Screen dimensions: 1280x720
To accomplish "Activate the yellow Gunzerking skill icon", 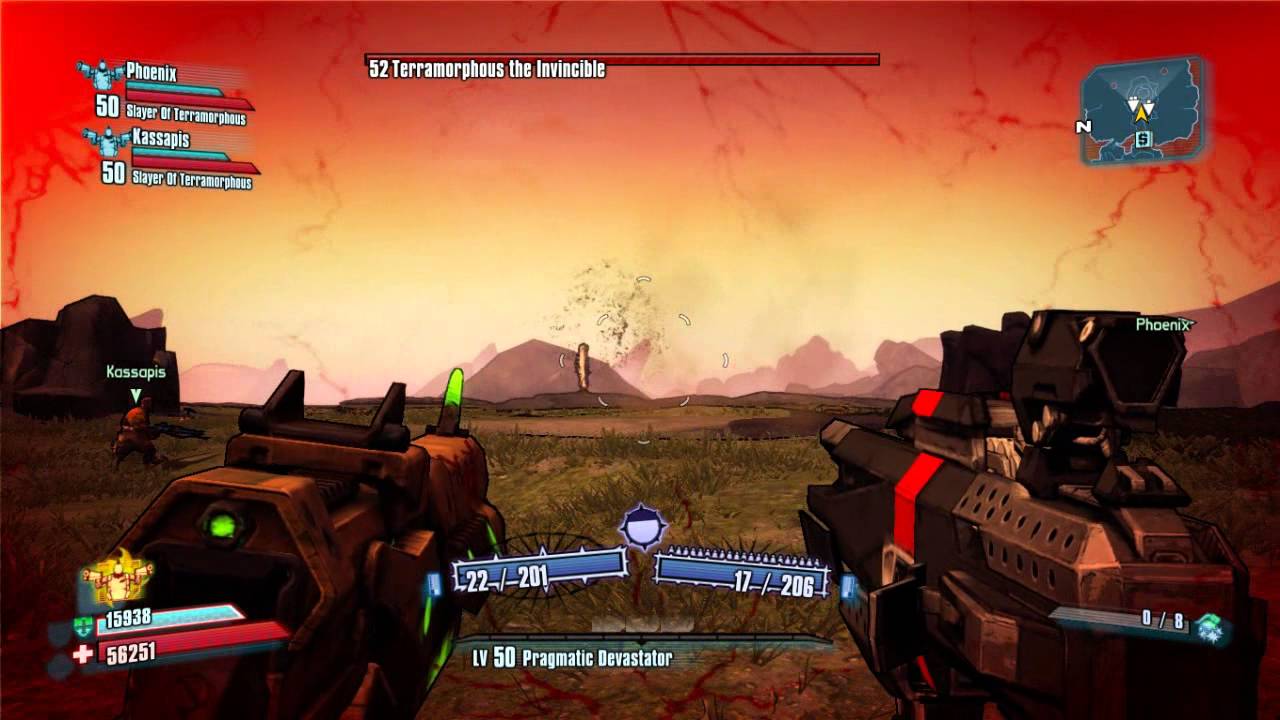I will point(116,578).
